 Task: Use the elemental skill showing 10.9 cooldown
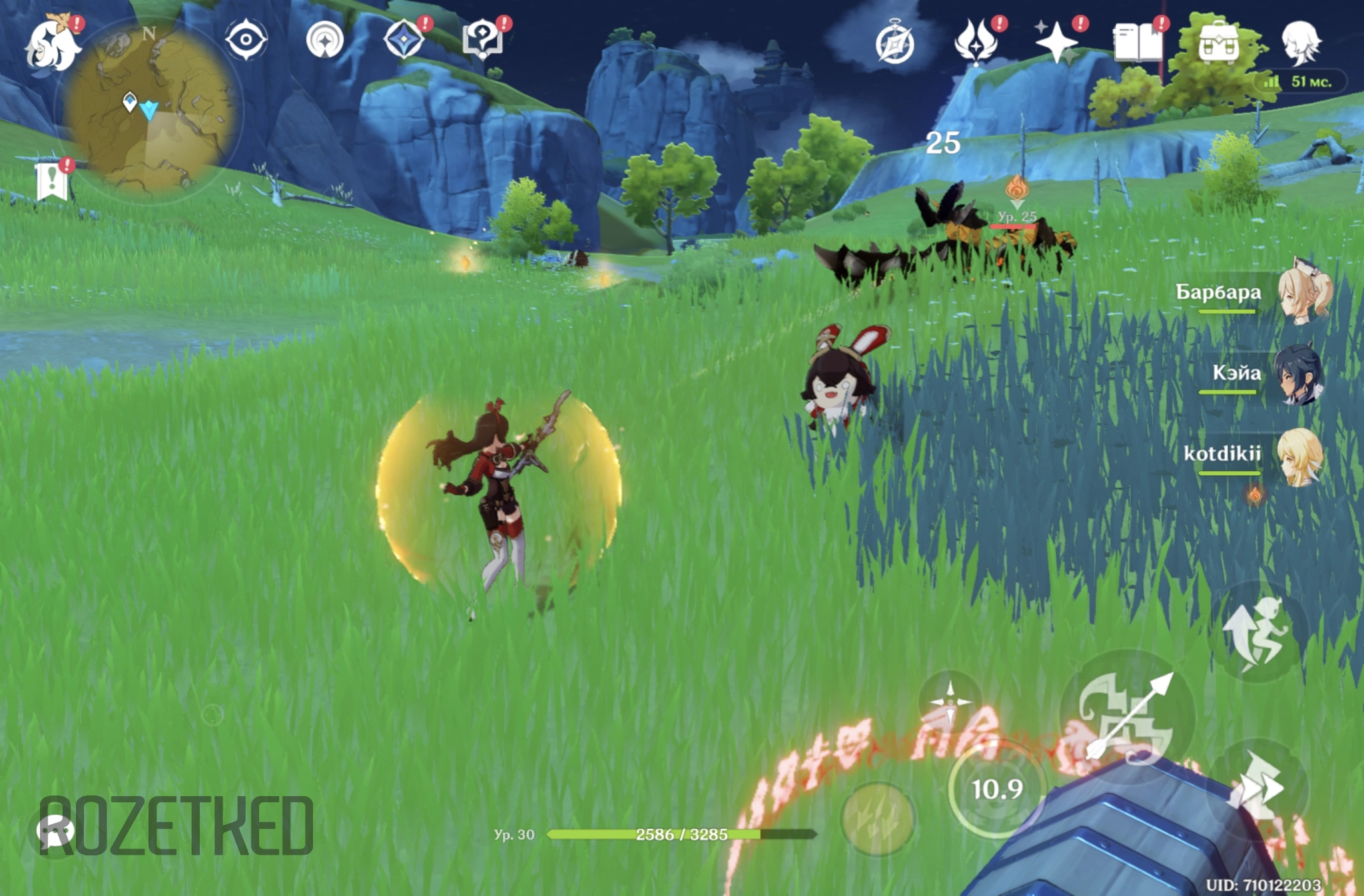(996, 789)
